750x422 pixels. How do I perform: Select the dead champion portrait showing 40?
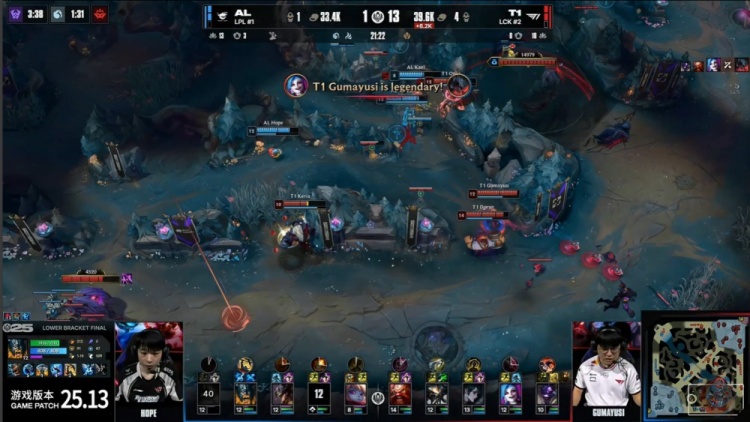coord(208,393)
